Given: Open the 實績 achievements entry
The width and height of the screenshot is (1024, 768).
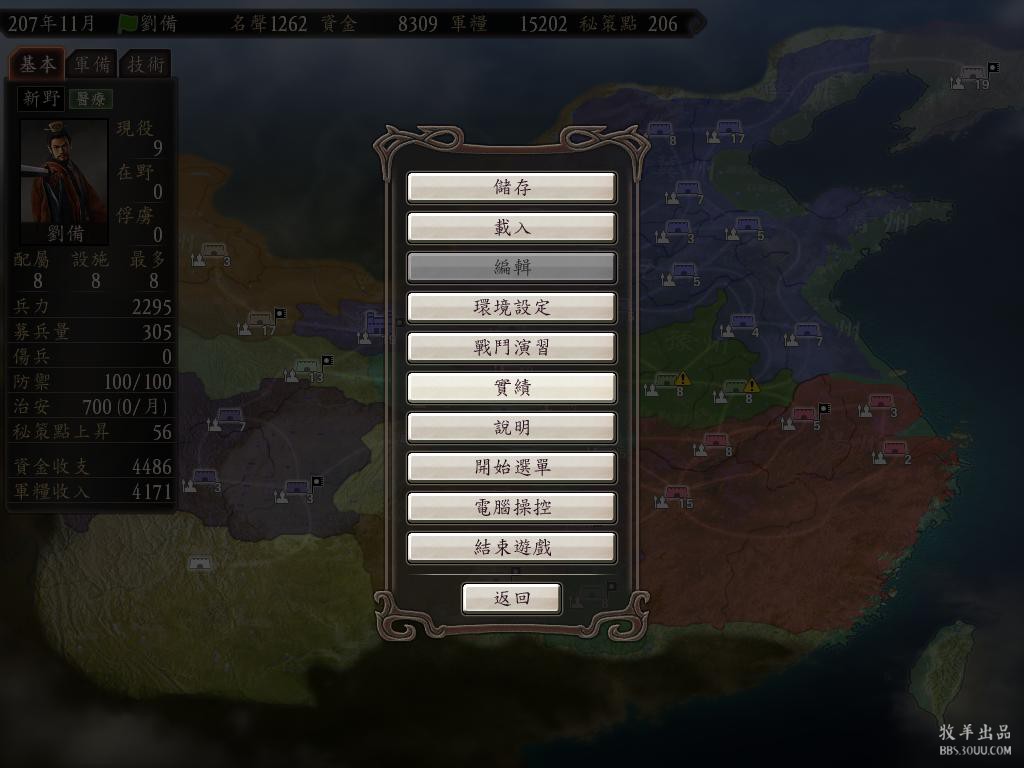Looking at the screenshot, I should [x=512, y=388].
